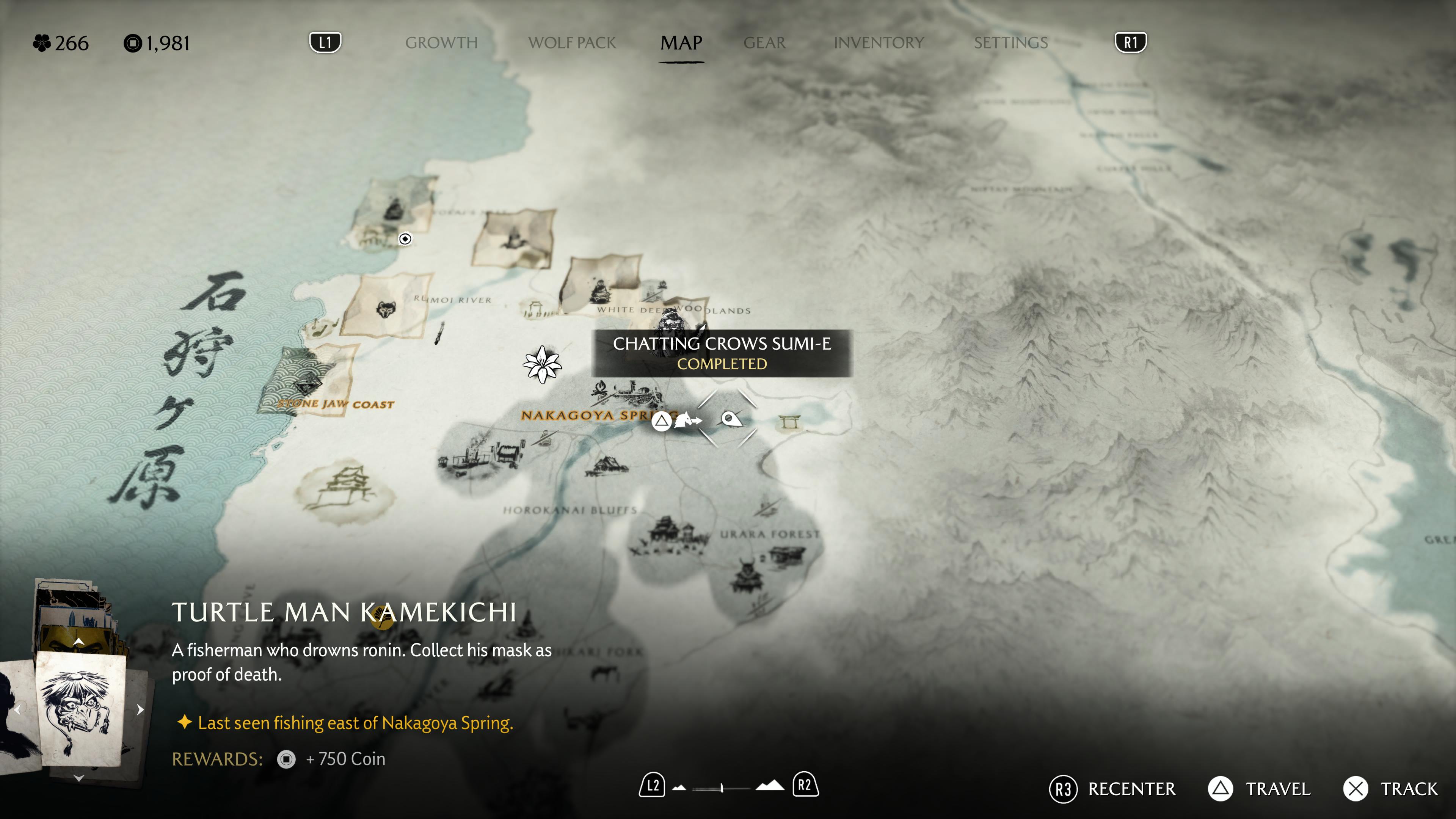Select the Turtle Man Kamekichi bounty card
This screenshot has height=819, width=1456.
[80, 709]
